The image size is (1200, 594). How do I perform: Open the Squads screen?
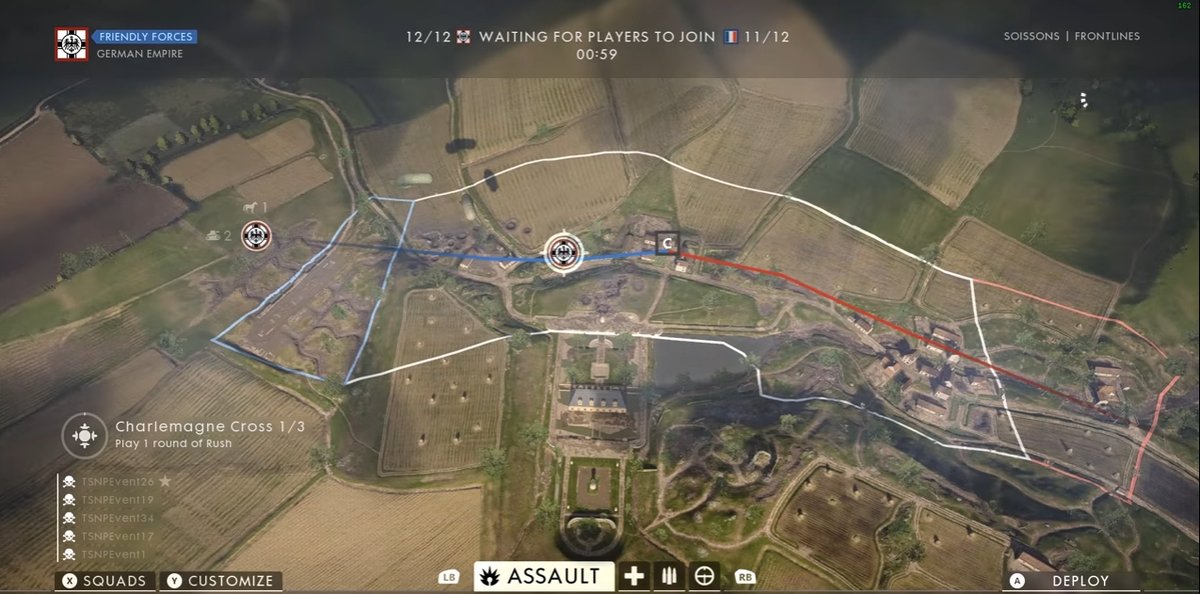[106, 581]
